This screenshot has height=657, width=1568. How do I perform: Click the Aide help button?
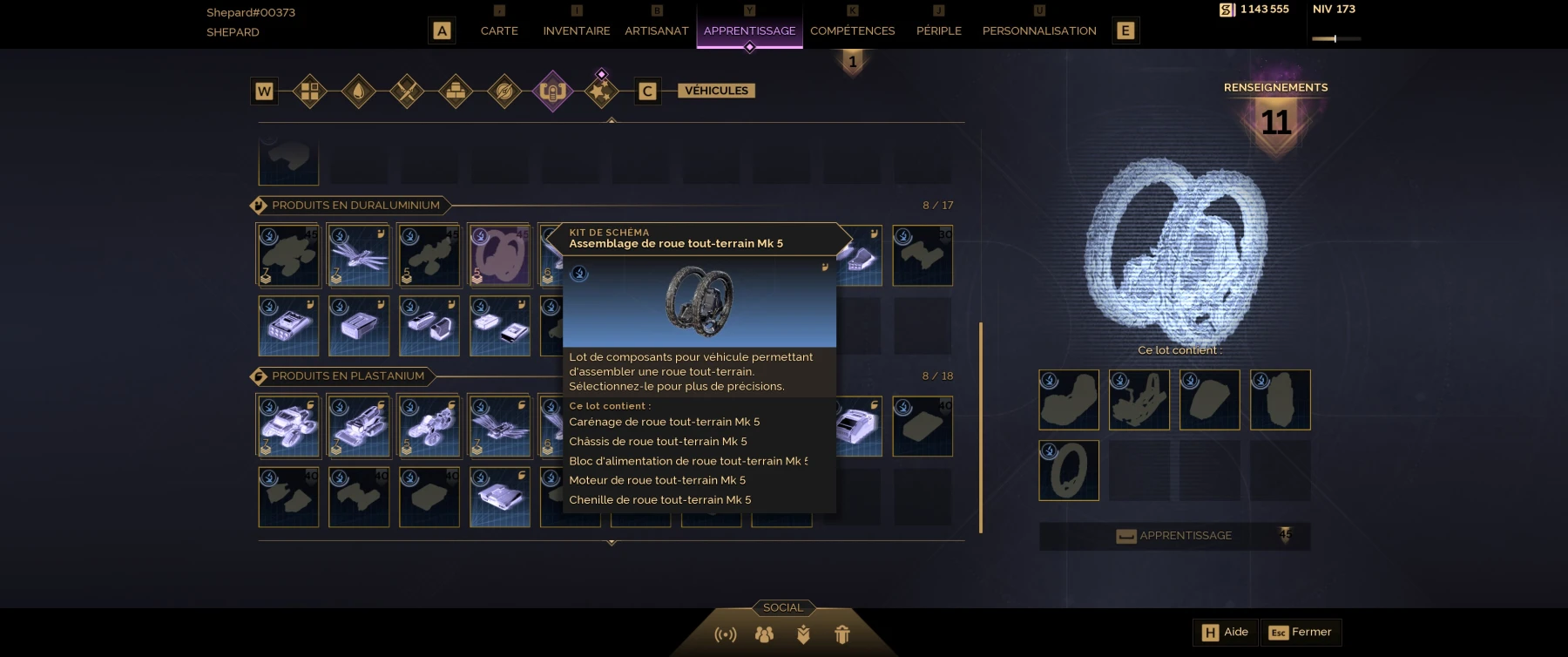(1226, 633)
